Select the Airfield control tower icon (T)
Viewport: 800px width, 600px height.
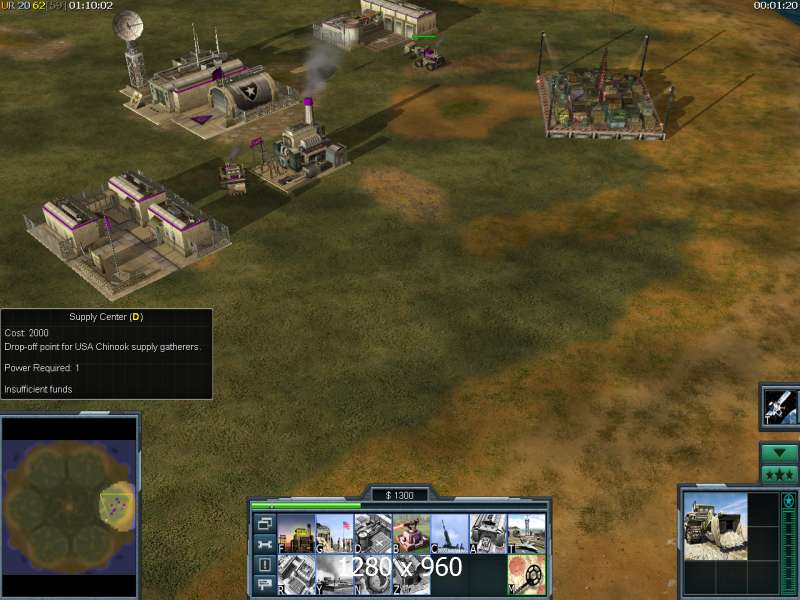[x=526, y=534]
